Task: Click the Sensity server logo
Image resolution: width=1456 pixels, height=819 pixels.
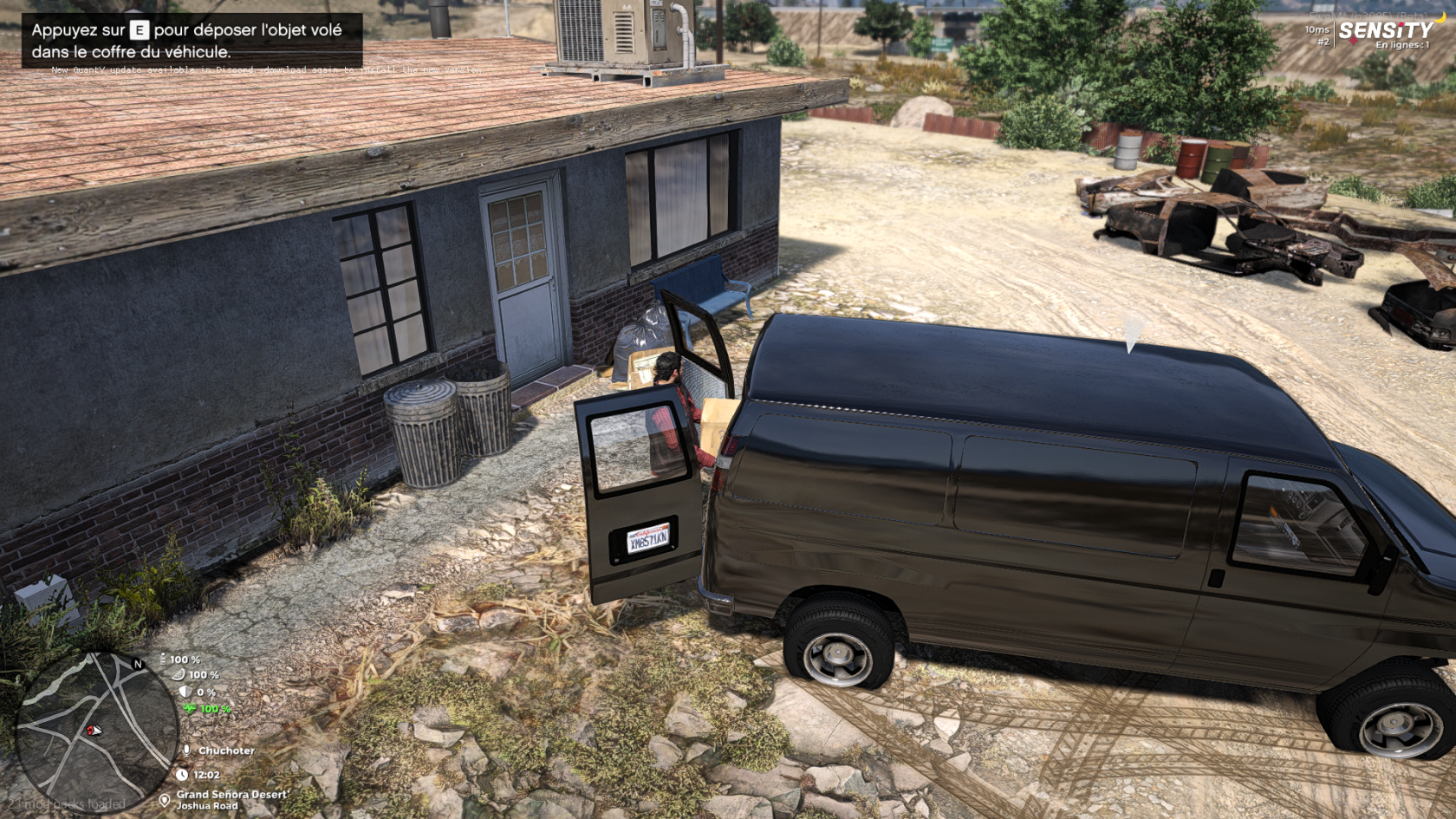Action: 1385,31
